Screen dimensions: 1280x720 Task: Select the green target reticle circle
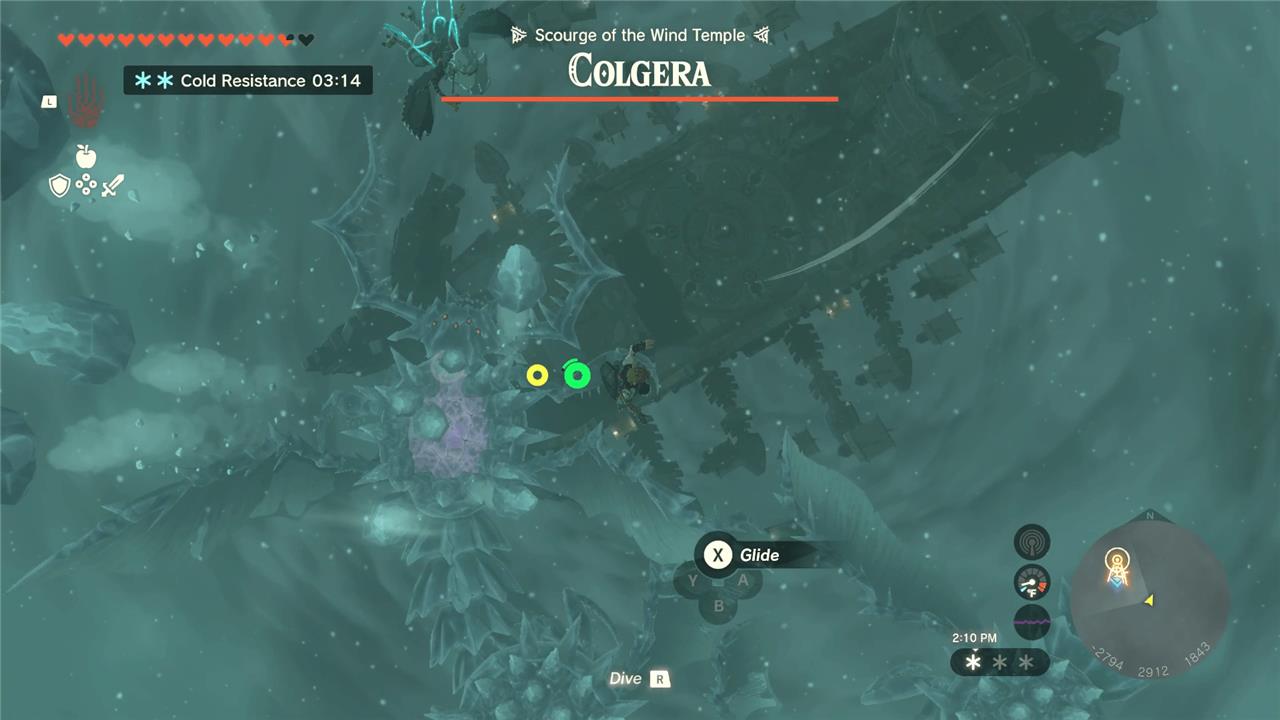[x=577, y=376]
